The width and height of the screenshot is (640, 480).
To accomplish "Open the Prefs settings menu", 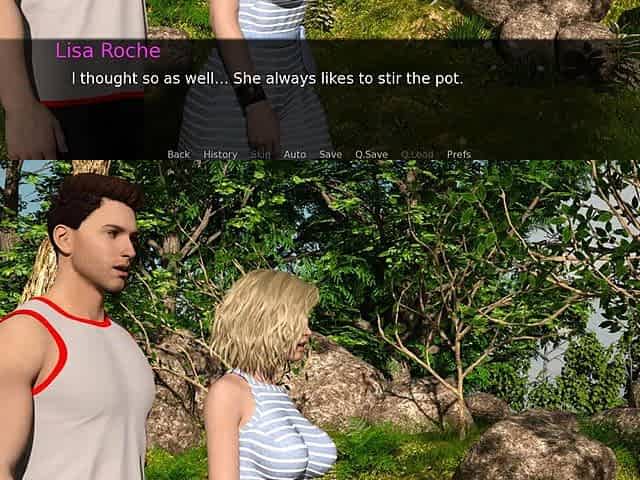I will click(459, 155).
